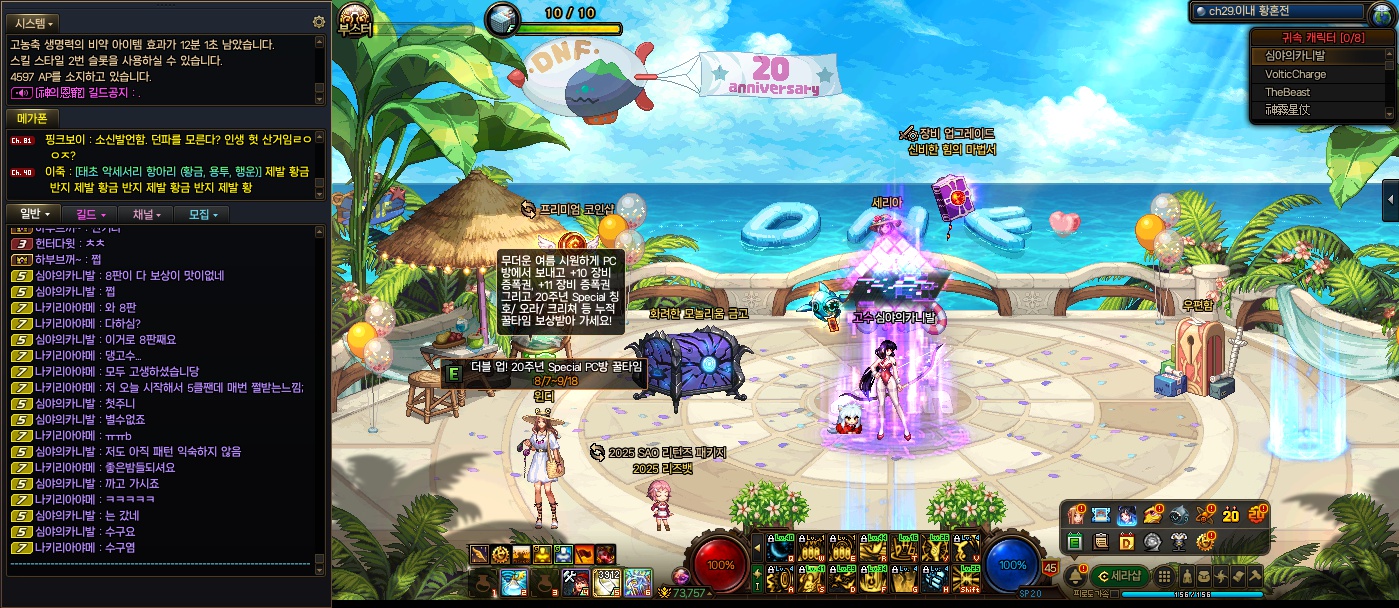Open the yellow D calendar icon
This screenshot has width=1399, height=608.
point(1126,541)
